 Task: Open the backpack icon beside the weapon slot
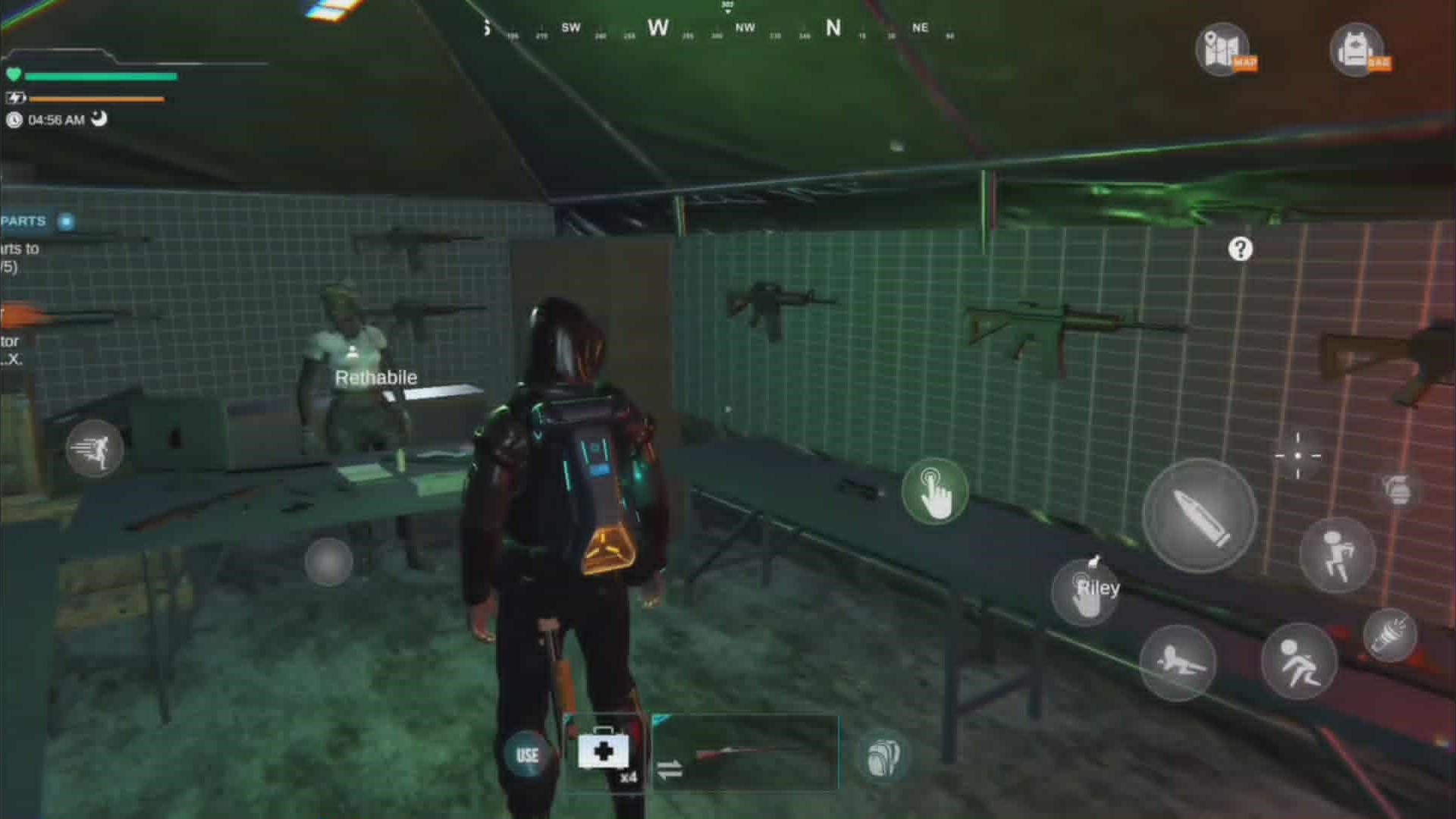click(x=882, y=756)
